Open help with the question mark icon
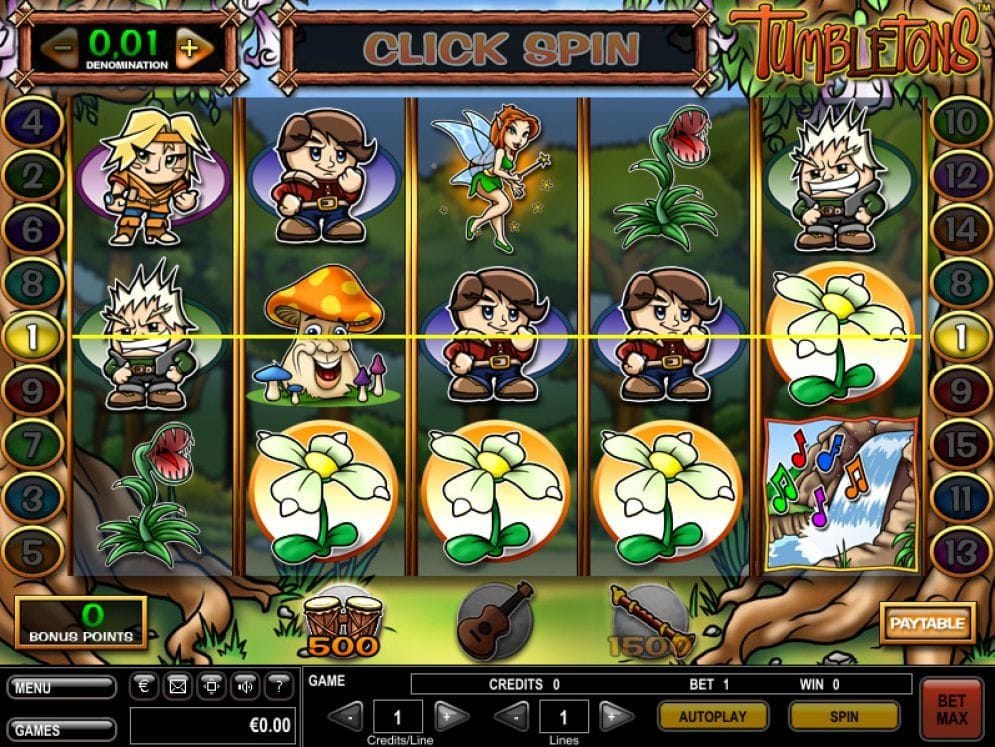 tap(279, 686)
